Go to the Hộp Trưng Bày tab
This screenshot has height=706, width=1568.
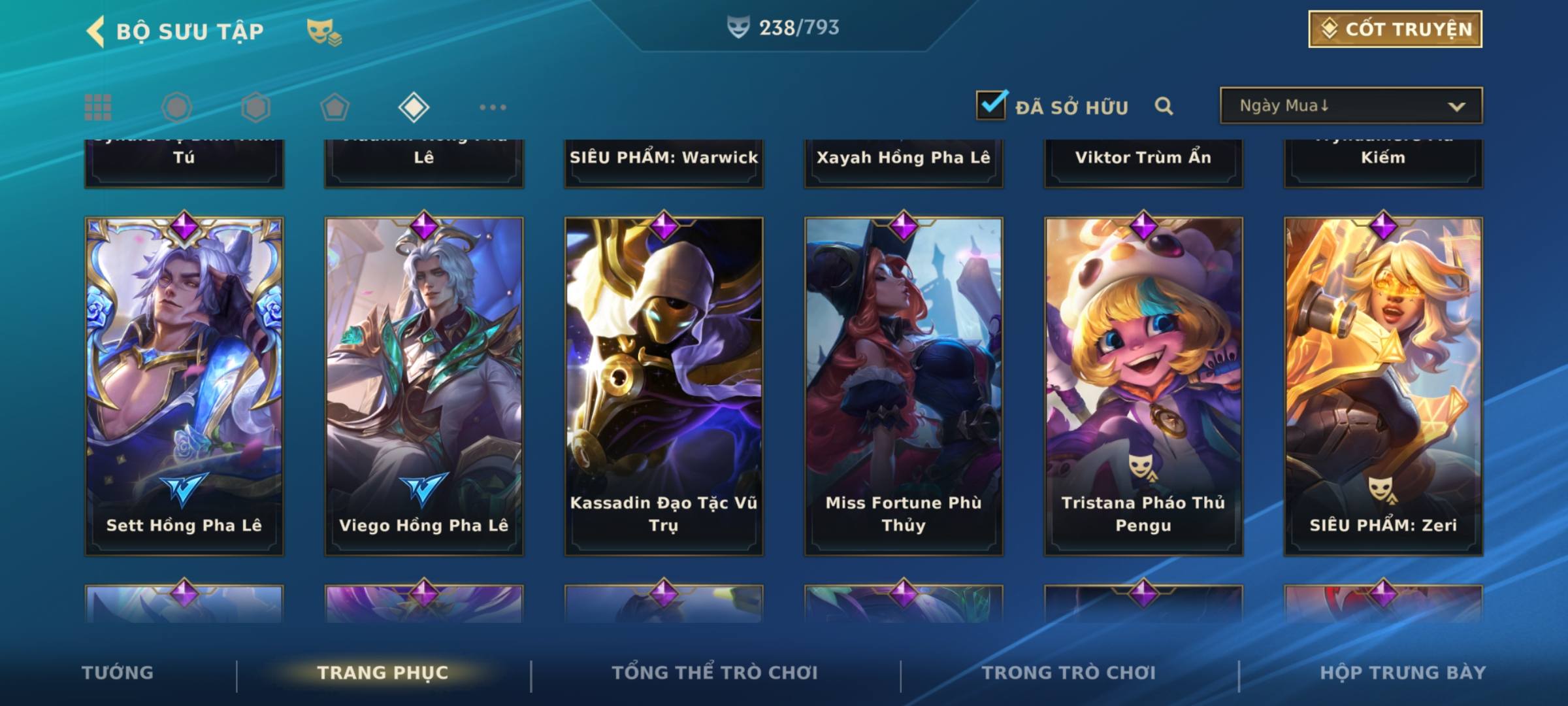[x=1403, y=673]
